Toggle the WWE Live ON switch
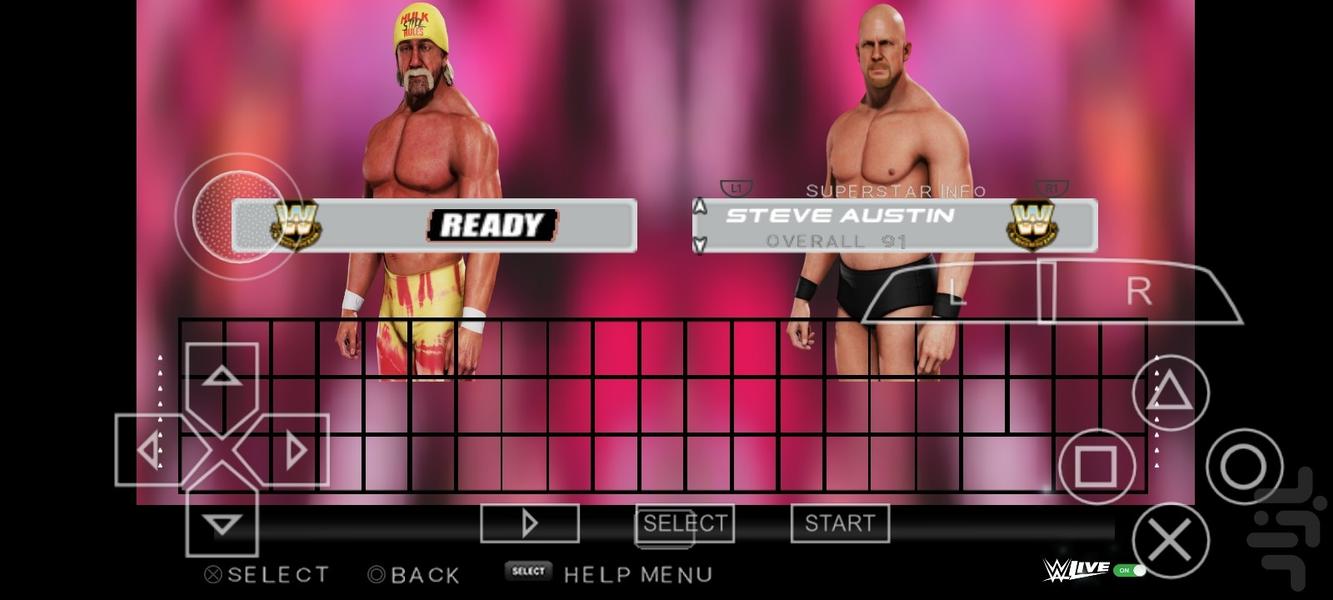 [1130, 570]
